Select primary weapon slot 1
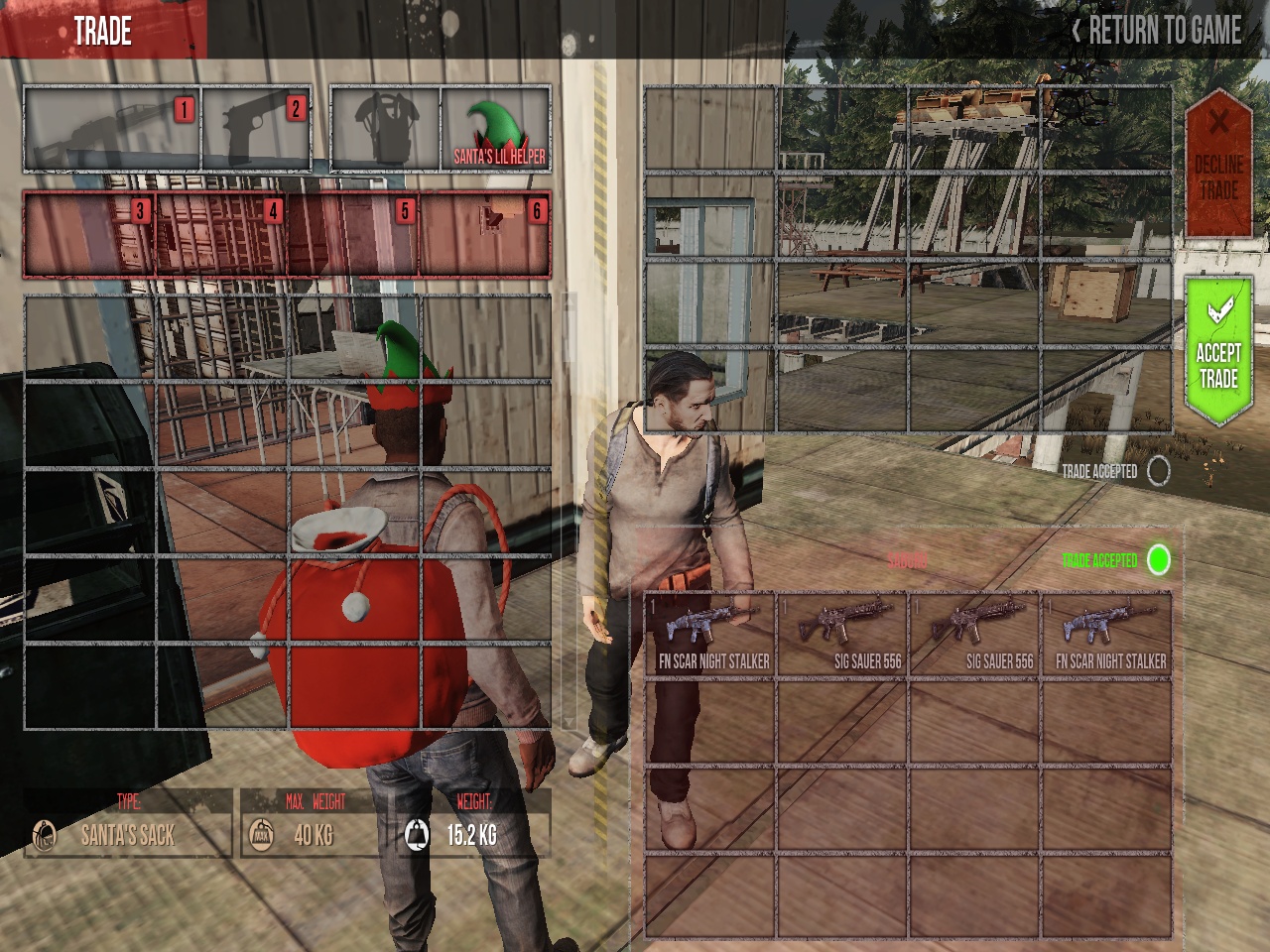The height and width of the screenshot is (952, 1270). (112, 130)
